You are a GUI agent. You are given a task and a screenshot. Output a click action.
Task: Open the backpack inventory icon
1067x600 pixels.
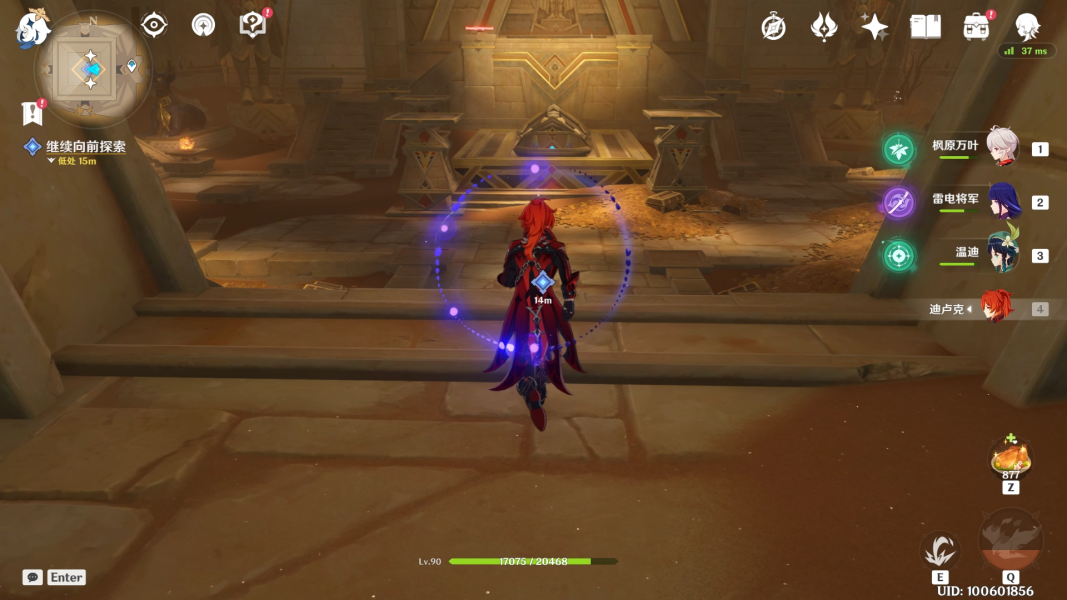coord(976,27)
